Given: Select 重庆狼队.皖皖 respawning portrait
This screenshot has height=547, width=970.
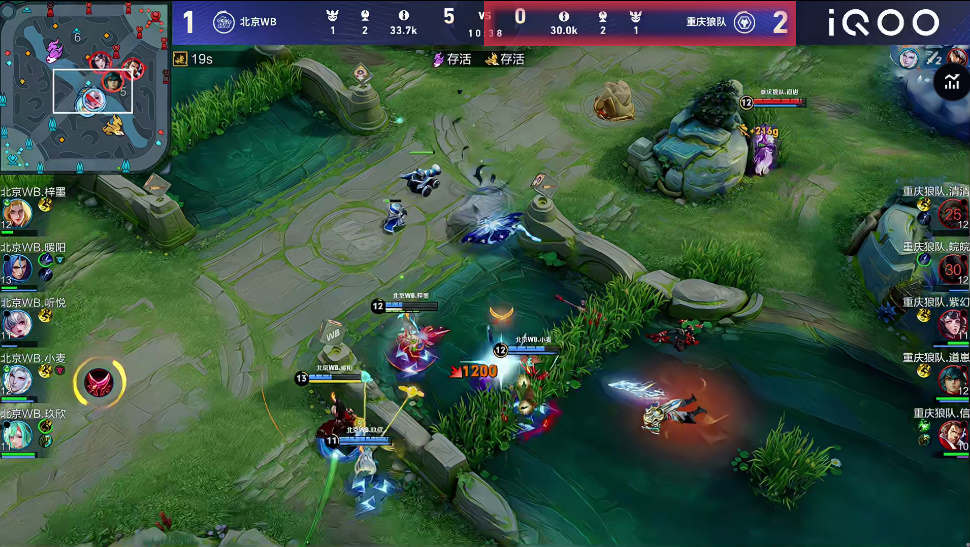Looking at the screenshot, I should [951, 268].
